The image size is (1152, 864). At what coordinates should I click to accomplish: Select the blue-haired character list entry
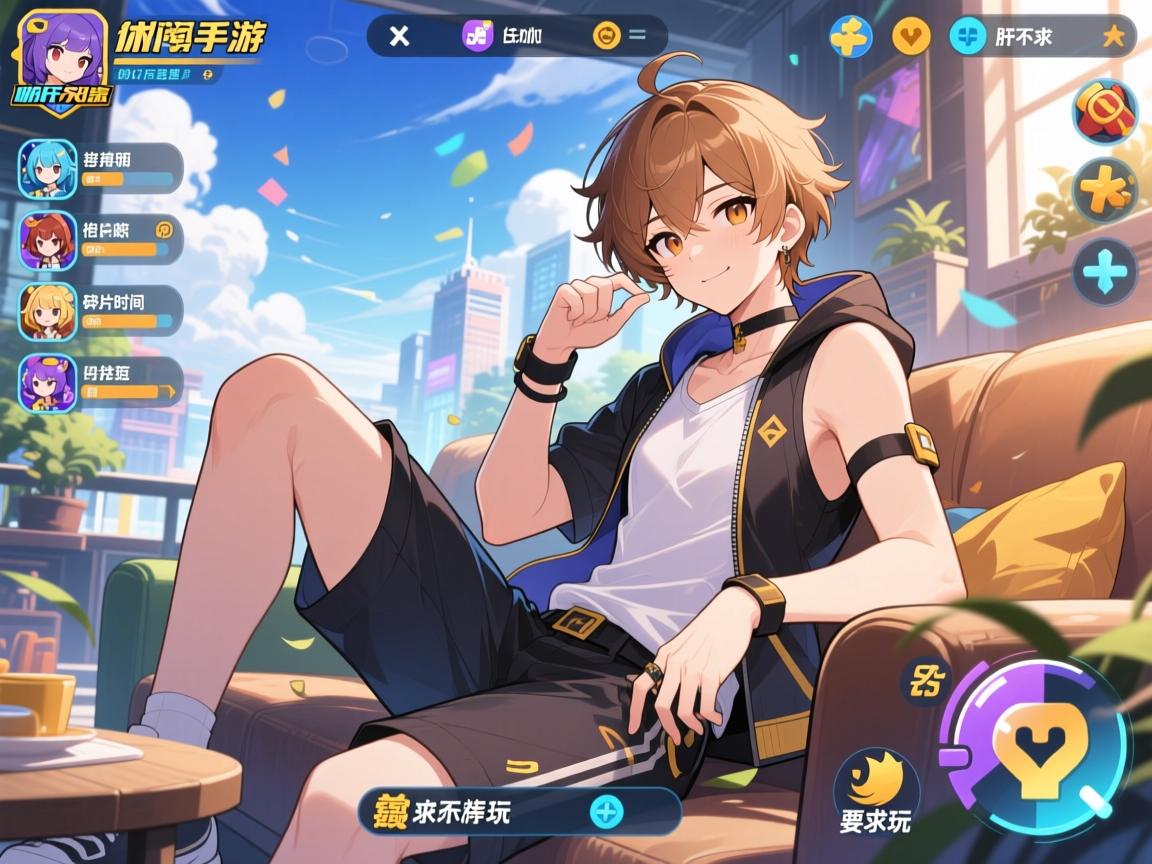click(x=47, y=168)
